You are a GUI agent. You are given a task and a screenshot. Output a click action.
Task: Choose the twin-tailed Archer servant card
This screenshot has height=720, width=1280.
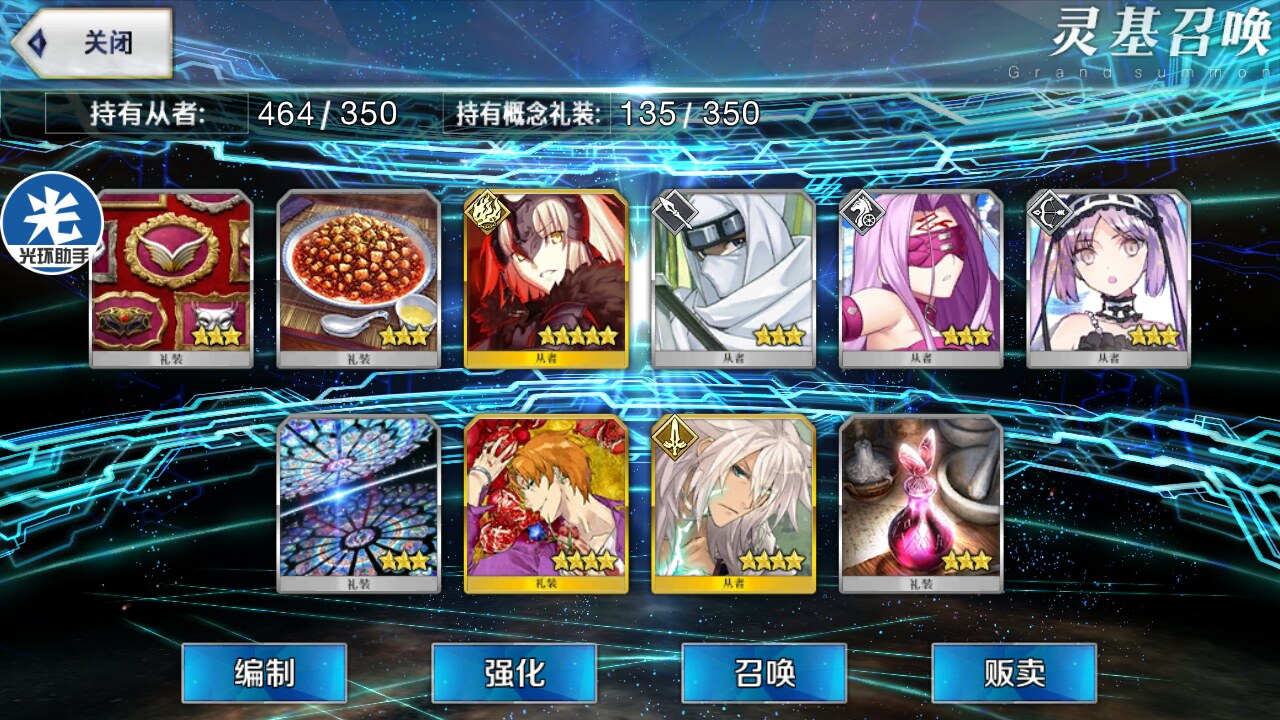(1108, 278)
